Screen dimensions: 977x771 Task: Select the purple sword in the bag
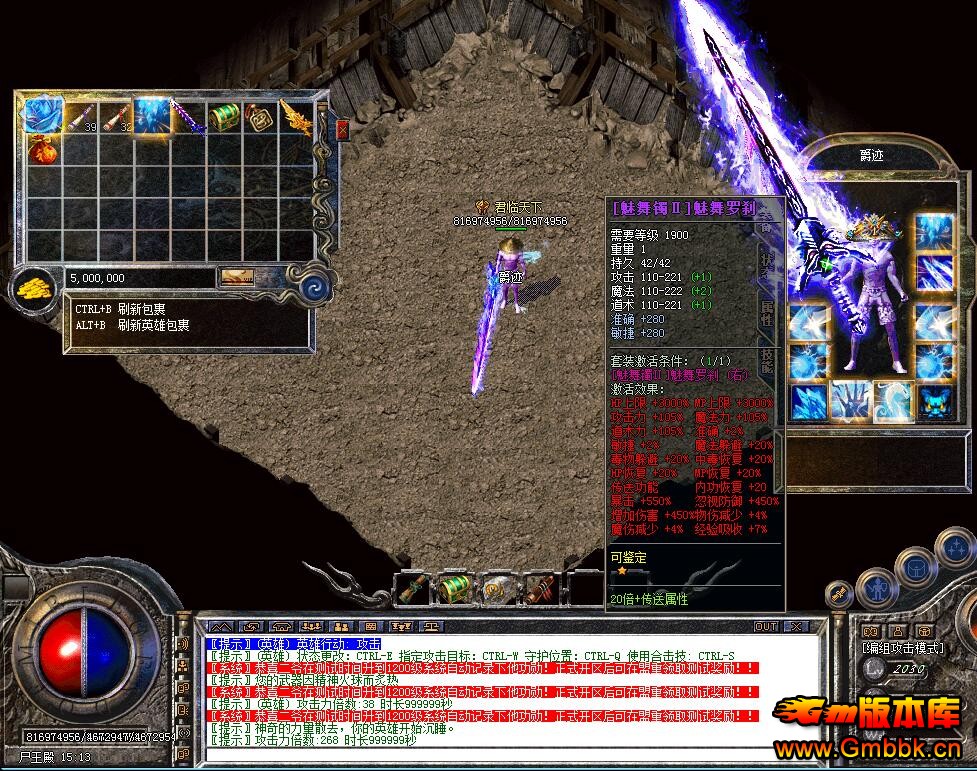[187, 117]
